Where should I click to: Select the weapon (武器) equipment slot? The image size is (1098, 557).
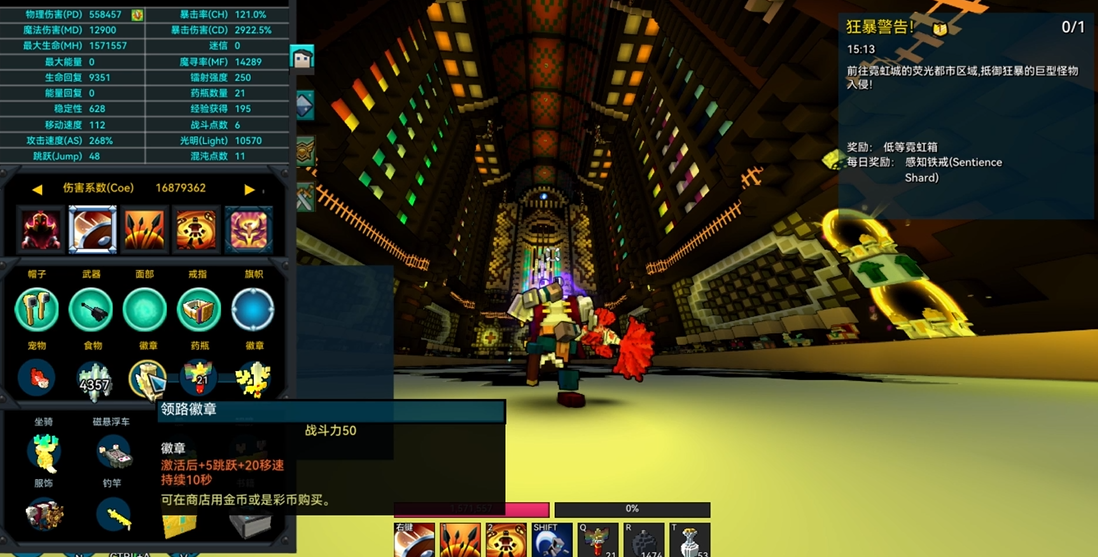tap(91, 310)
